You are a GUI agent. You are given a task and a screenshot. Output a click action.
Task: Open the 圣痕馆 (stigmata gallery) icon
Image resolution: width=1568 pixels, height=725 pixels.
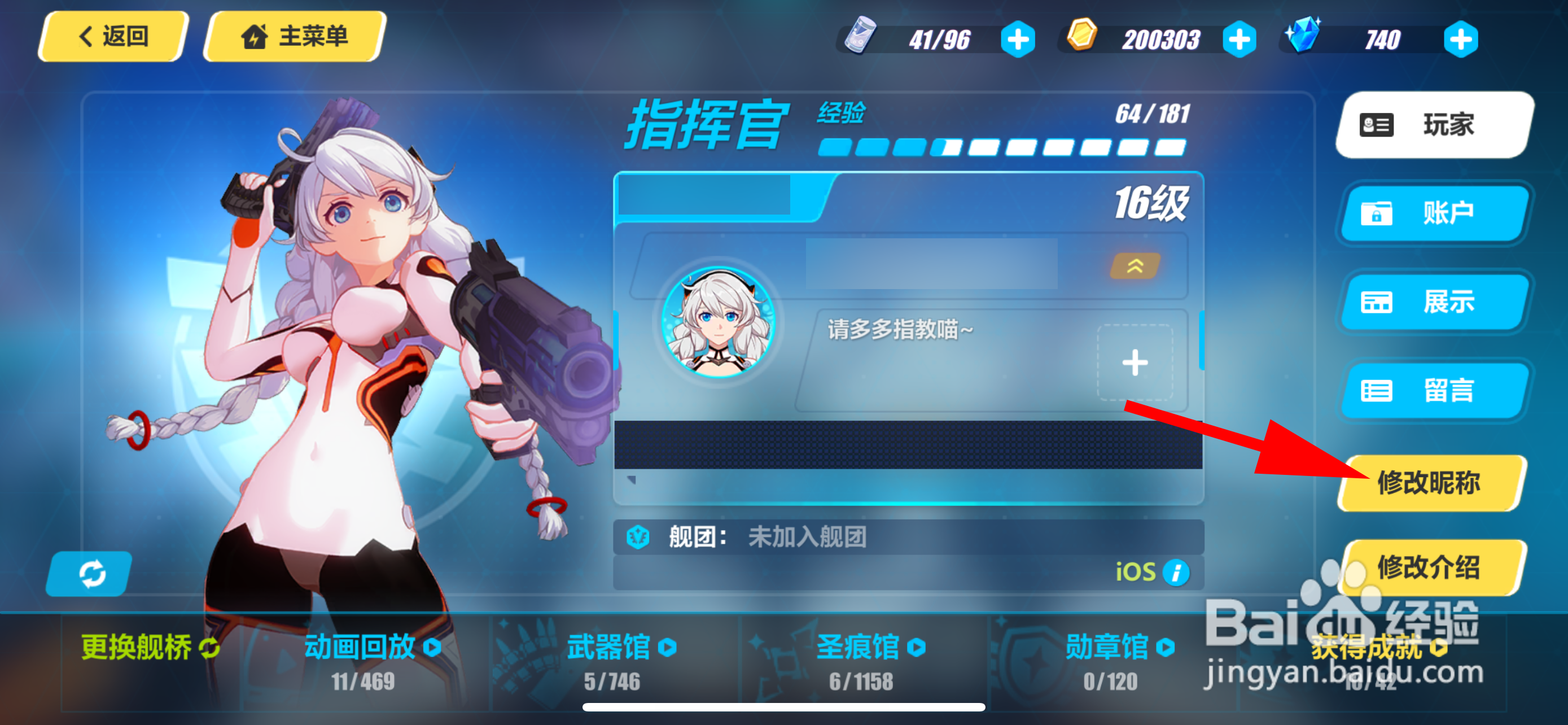coord(918,647)
